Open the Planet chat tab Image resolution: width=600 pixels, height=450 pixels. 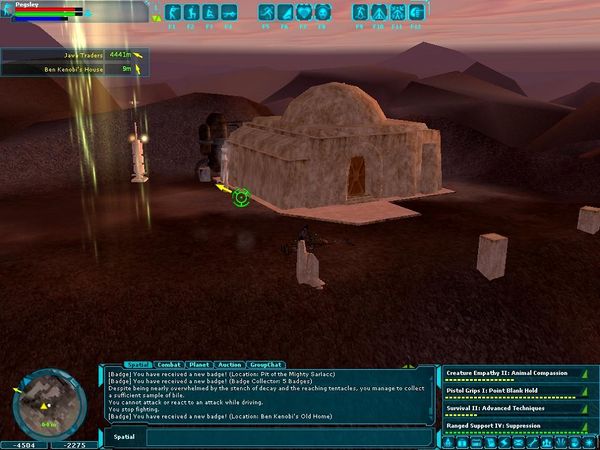200,365
